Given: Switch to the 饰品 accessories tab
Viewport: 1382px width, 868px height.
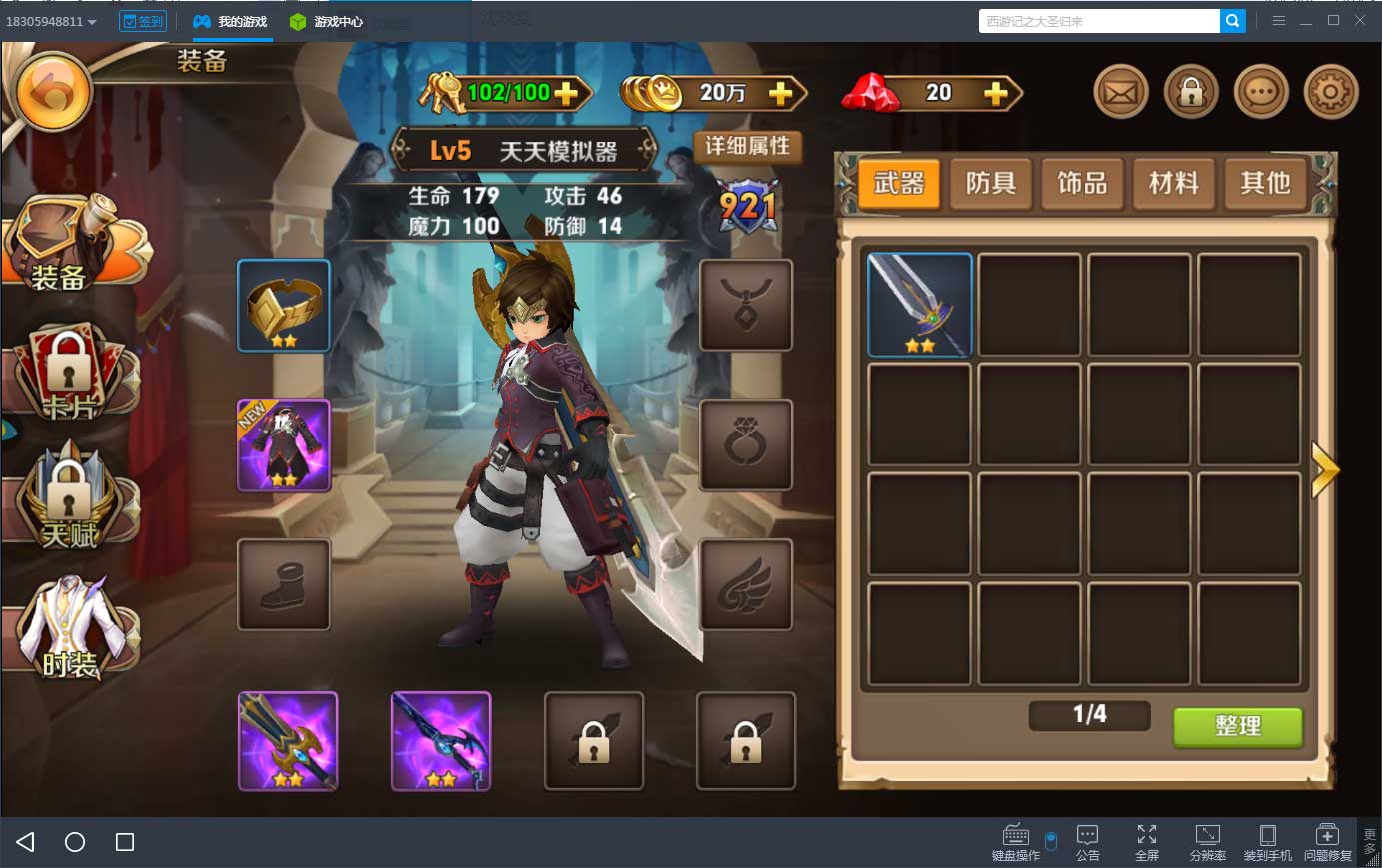Looking at the screenshot, I should 1082,183.
